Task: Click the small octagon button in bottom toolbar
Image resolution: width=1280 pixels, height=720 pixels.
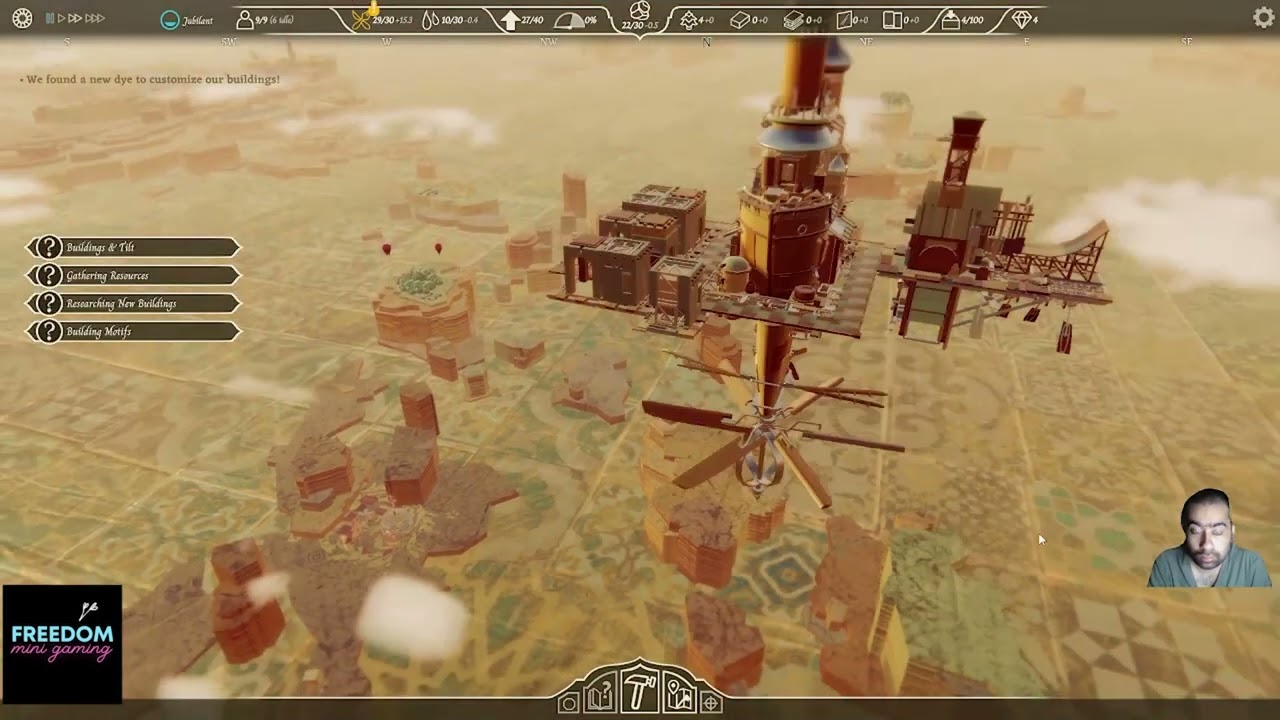Action: point(568,703)
